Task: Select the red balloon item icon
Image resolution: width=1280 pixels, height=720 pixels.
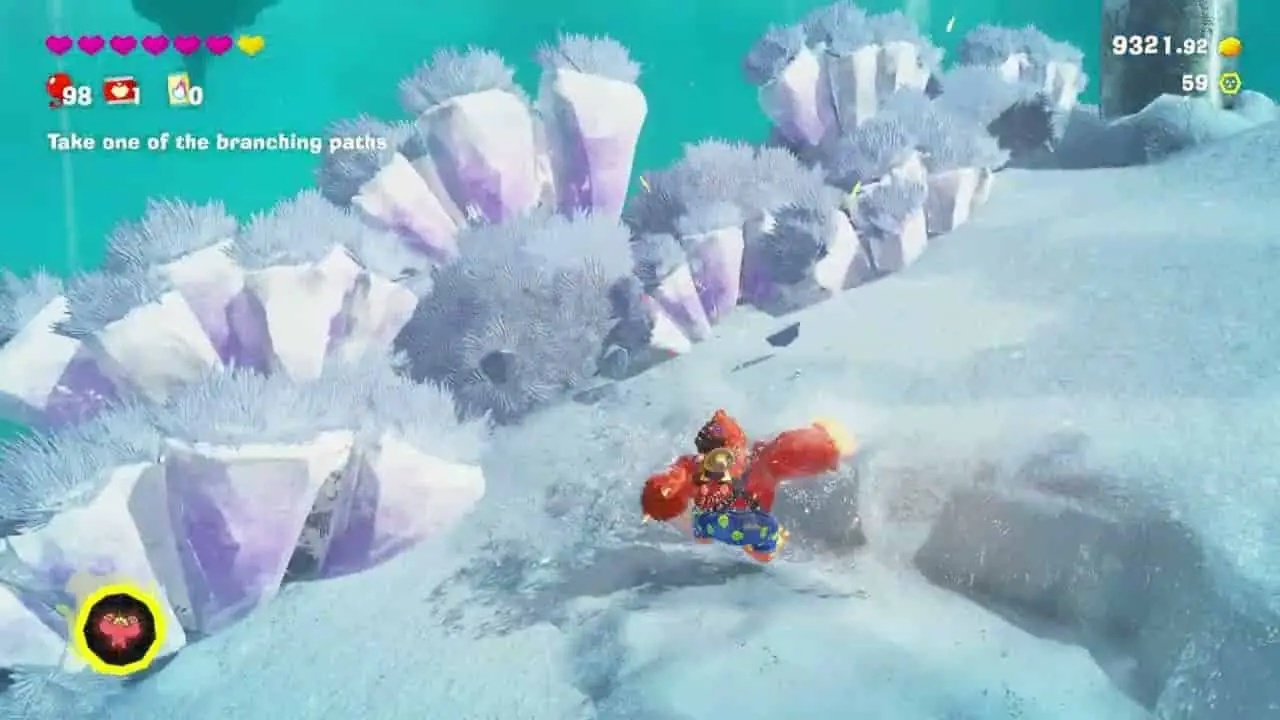Action: tap(59, 90)
